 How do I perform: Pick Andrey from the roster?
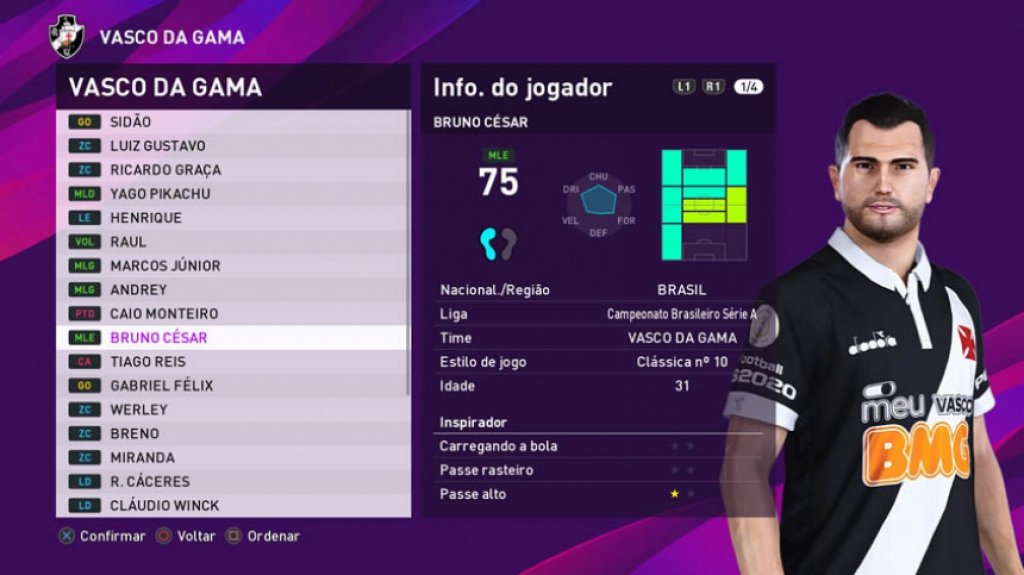coord(232,290)
